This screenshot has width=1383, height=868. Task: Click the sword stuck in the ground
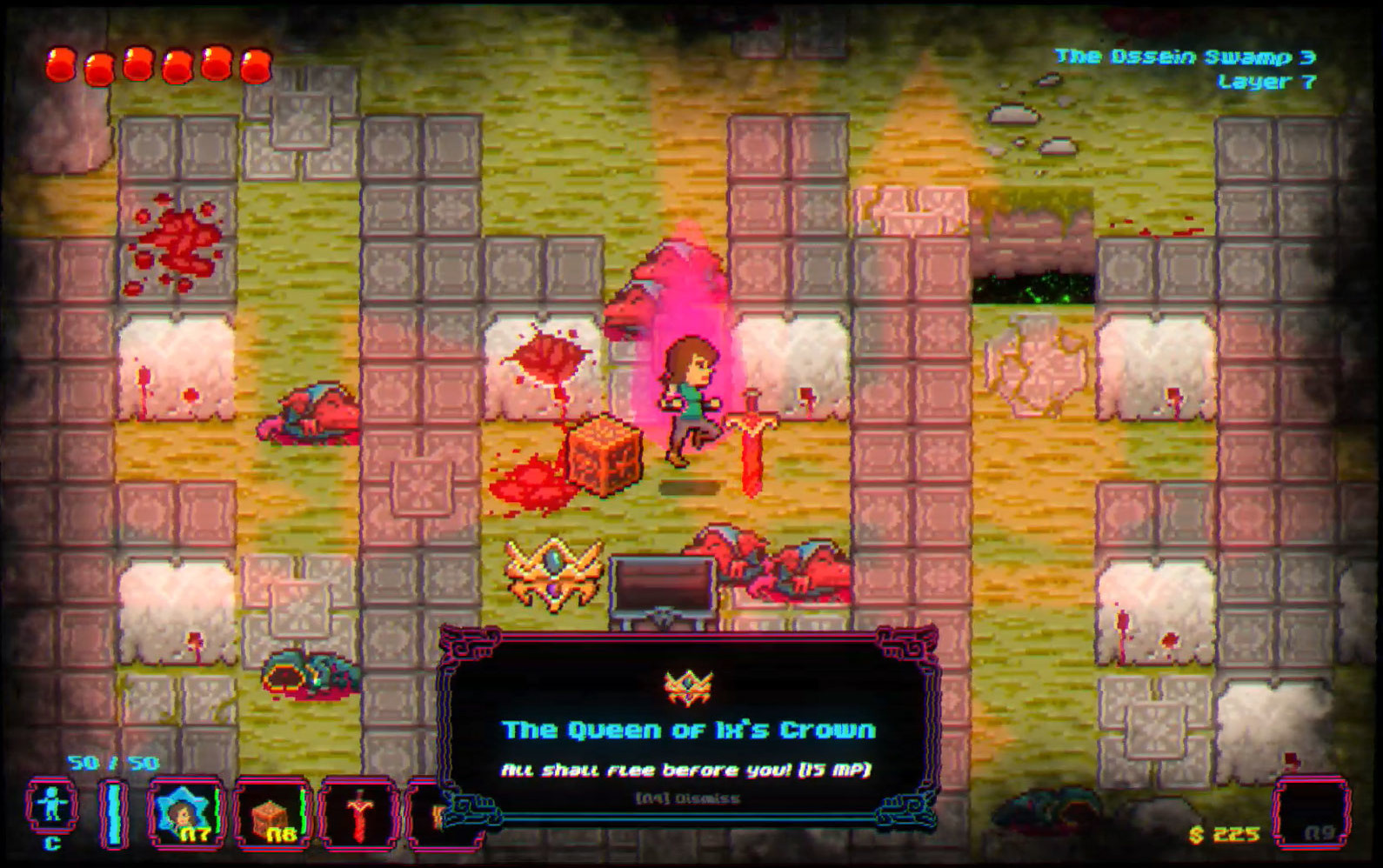coord(753,435)
